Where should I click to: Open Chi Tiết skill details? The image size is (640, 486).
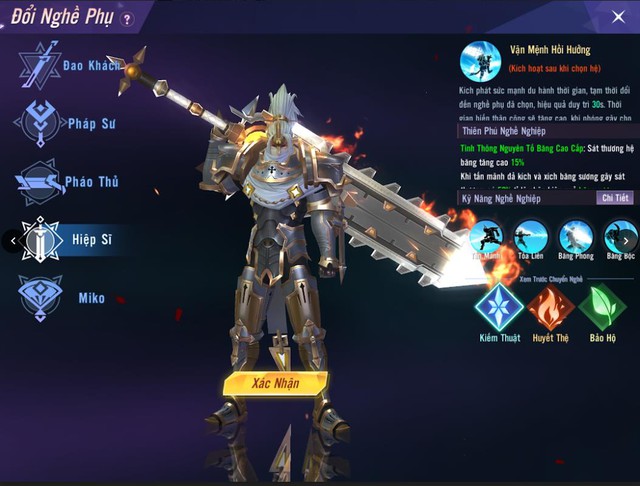(615, 198)
